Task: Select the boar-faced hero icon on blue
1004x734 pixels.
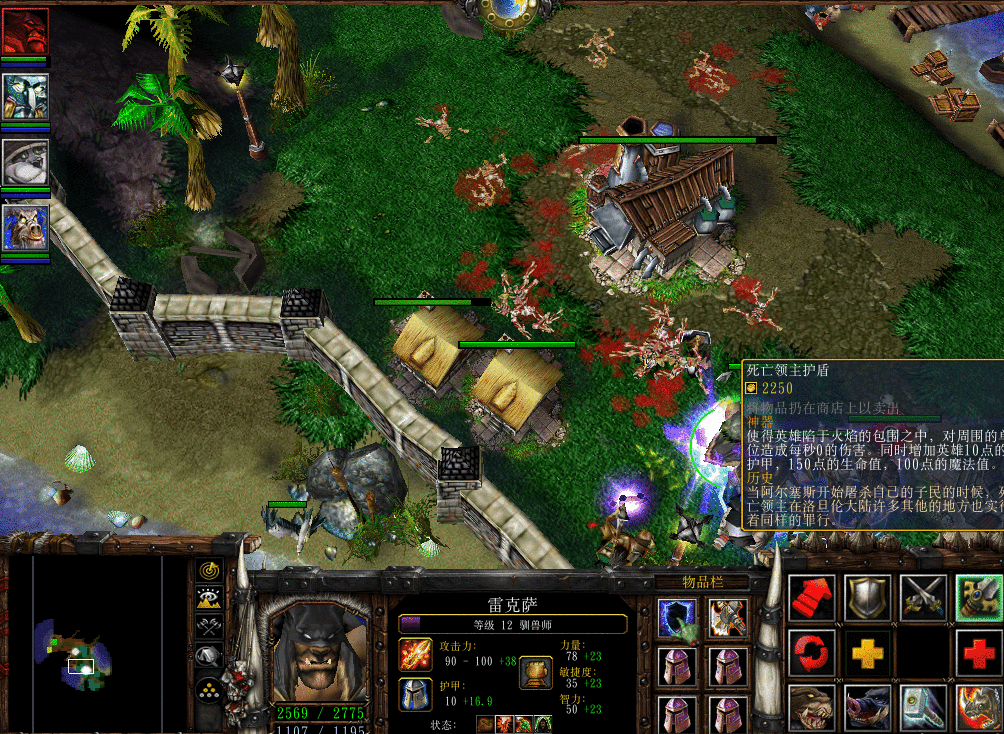Action: click(25, 228)
